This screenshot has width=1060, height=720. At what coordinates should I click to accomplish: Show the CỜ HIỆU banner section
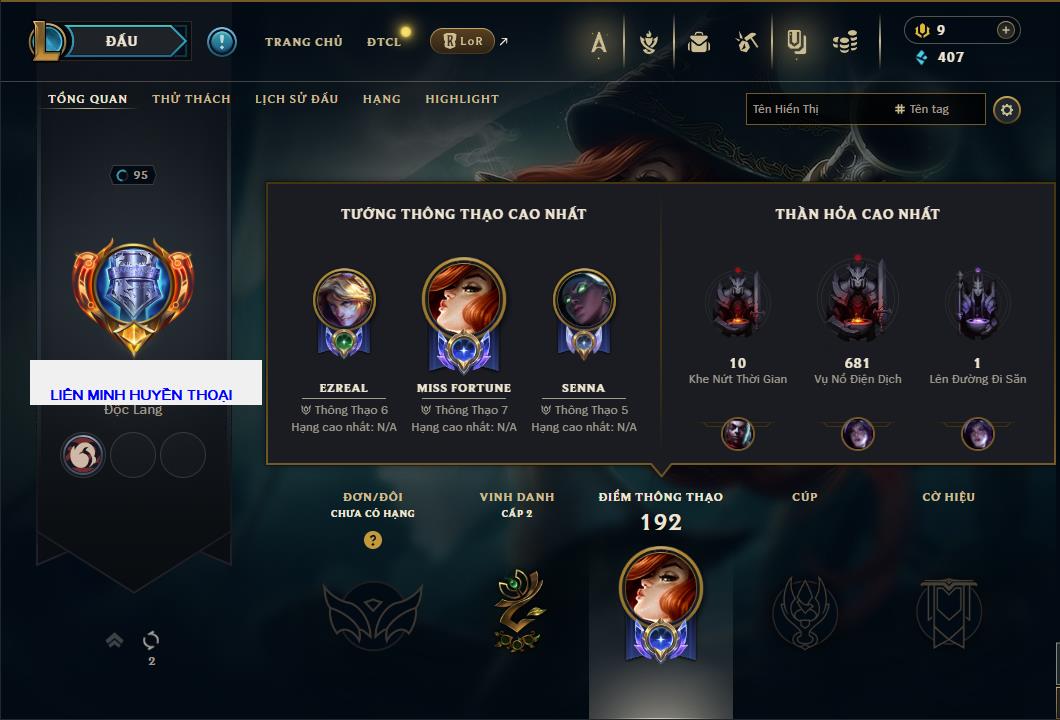tap(948, 608)
